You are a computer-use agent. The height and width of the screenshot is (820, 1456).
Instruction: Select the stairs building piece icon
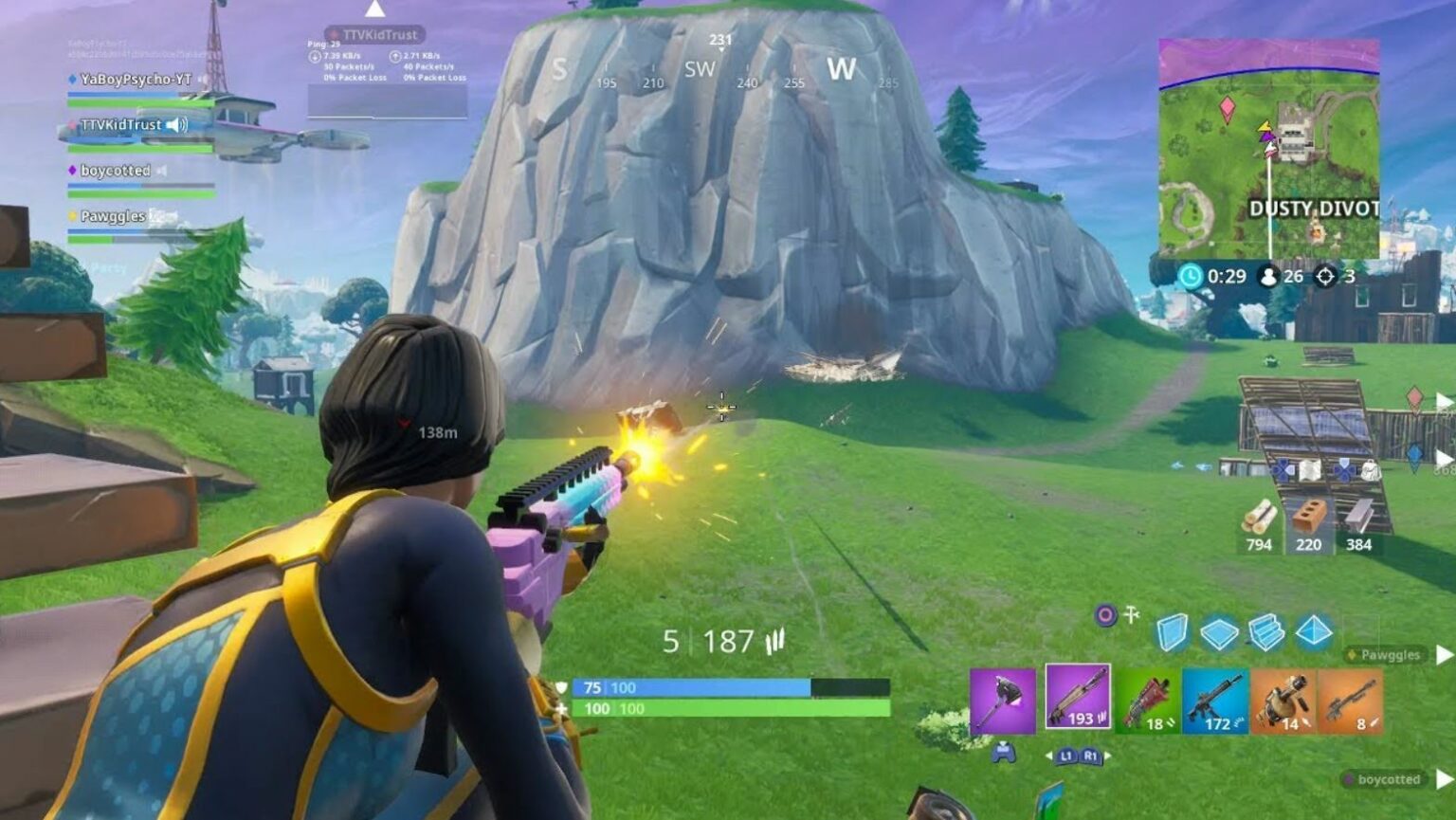[1266, 632]
